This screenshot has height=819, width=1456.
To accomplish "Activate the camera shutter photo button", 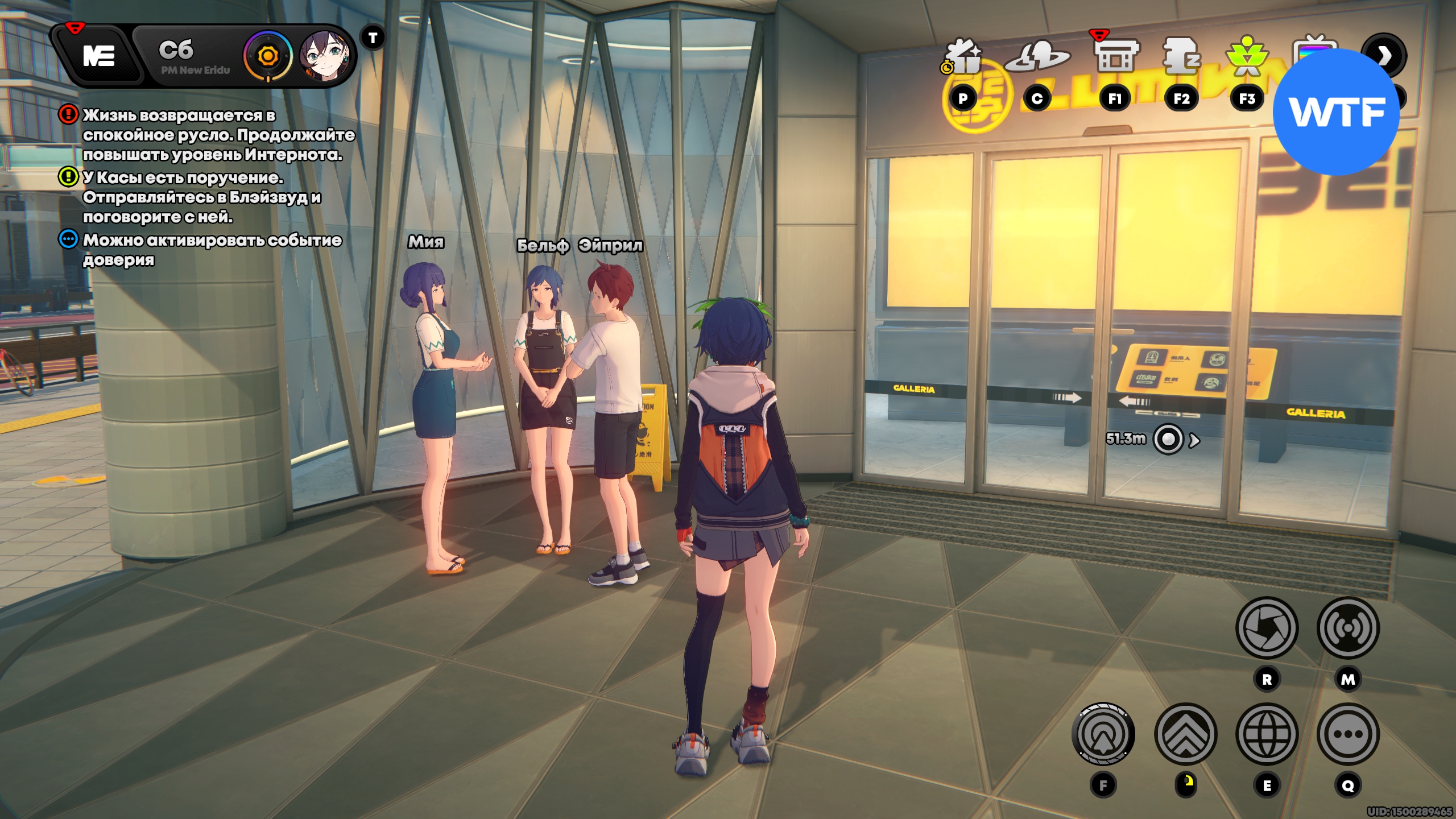I will pos(1267,628).
